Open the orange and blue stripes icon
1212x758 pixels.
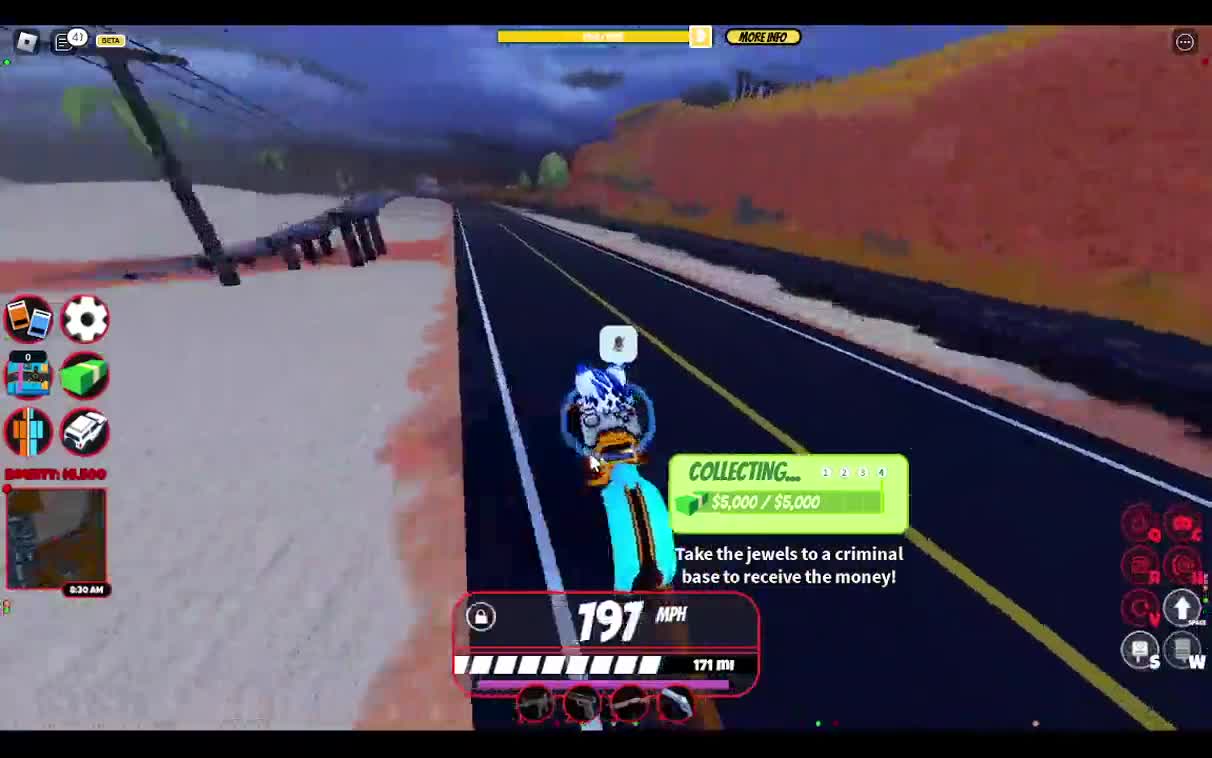(x=28, y=432)
